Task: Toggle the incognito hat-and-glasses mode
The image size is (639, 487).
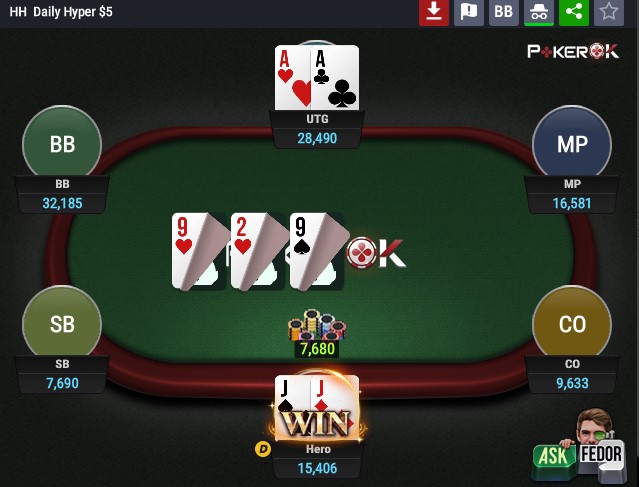Action: click(x=539, y=12)
